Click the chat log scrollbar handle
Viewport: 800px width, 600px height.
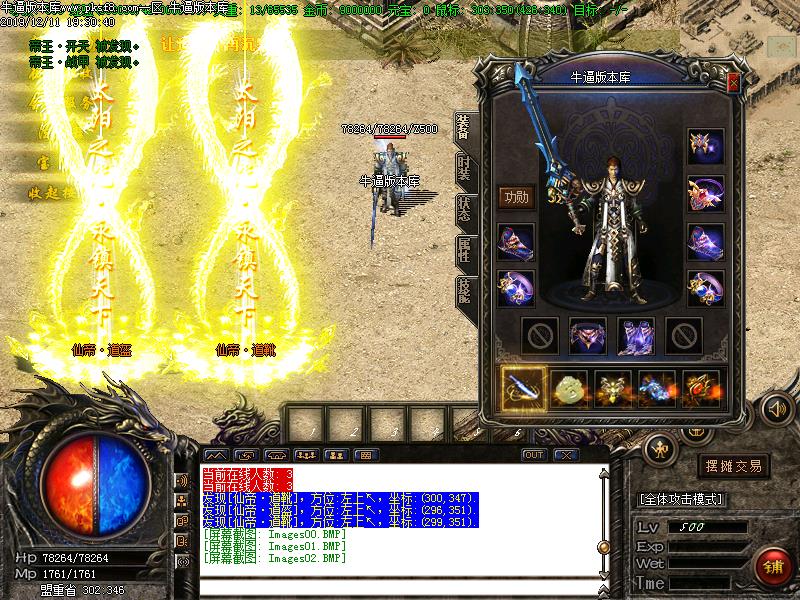point(604,545)
